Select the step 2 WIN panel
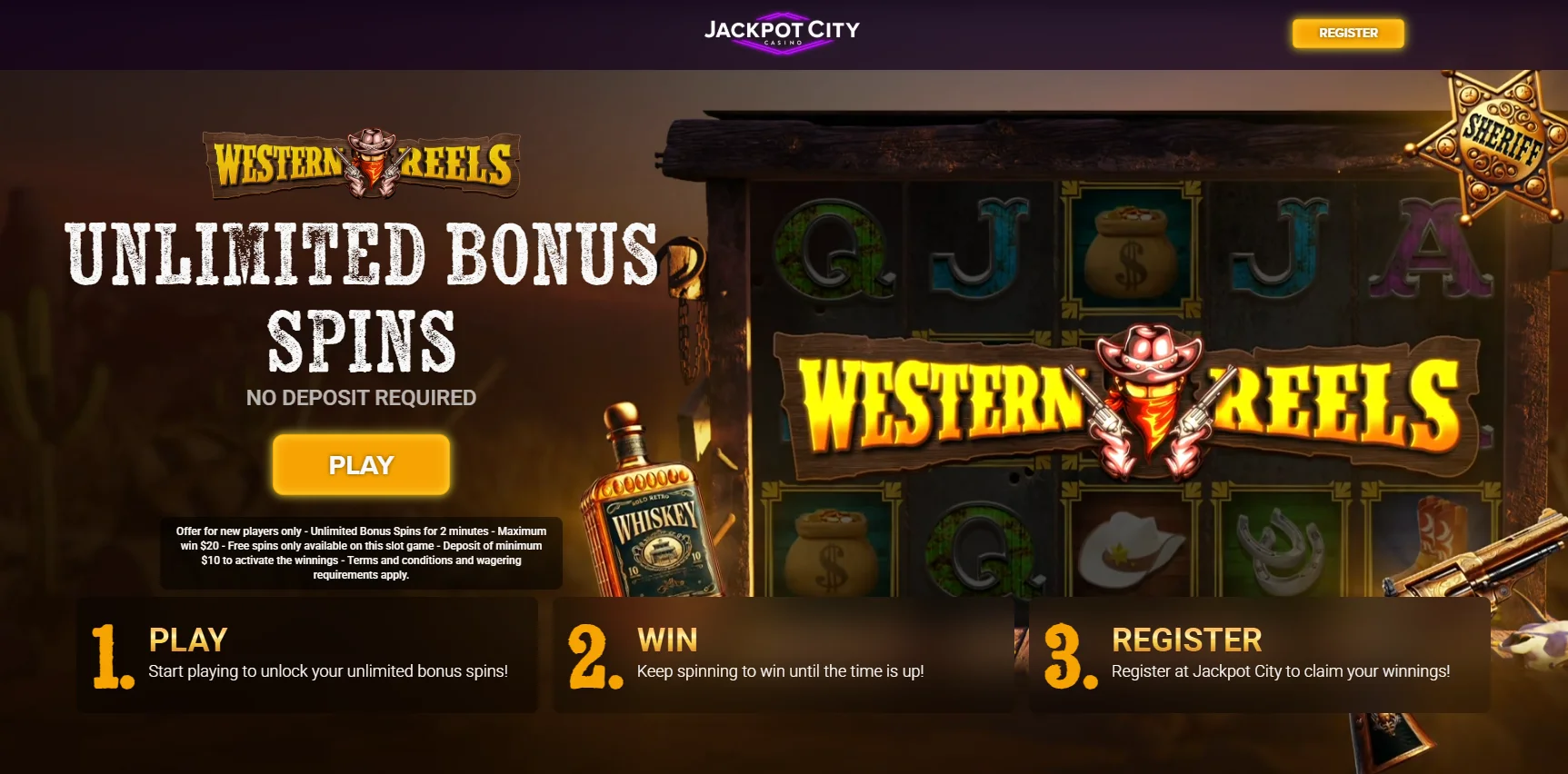 782,656
